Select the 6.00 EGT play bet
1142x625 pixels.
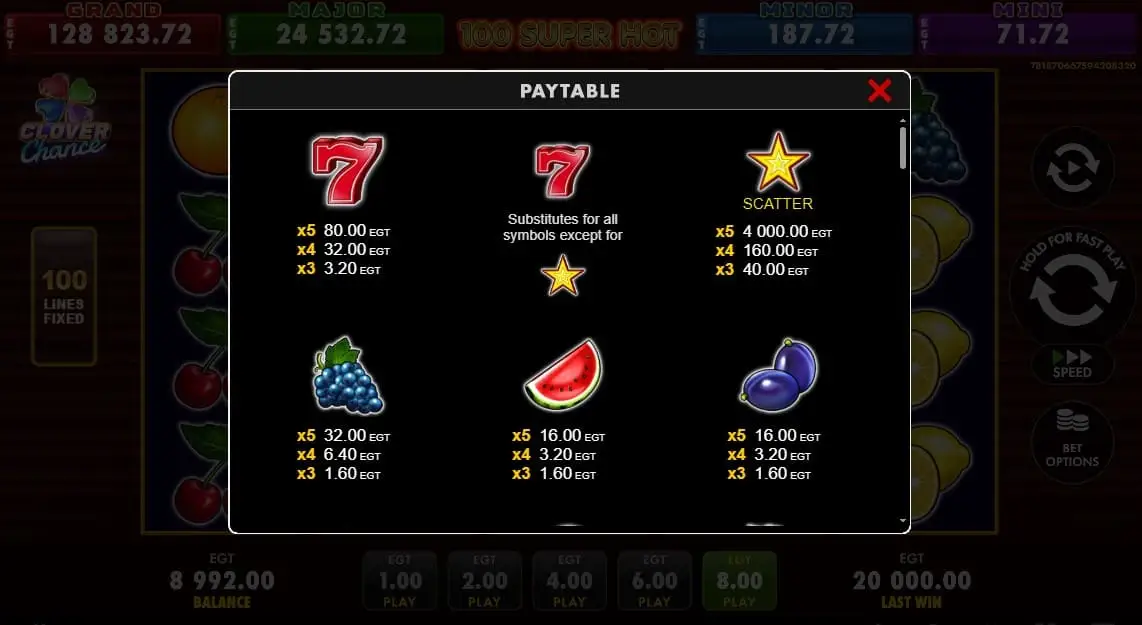click(654, 581)
